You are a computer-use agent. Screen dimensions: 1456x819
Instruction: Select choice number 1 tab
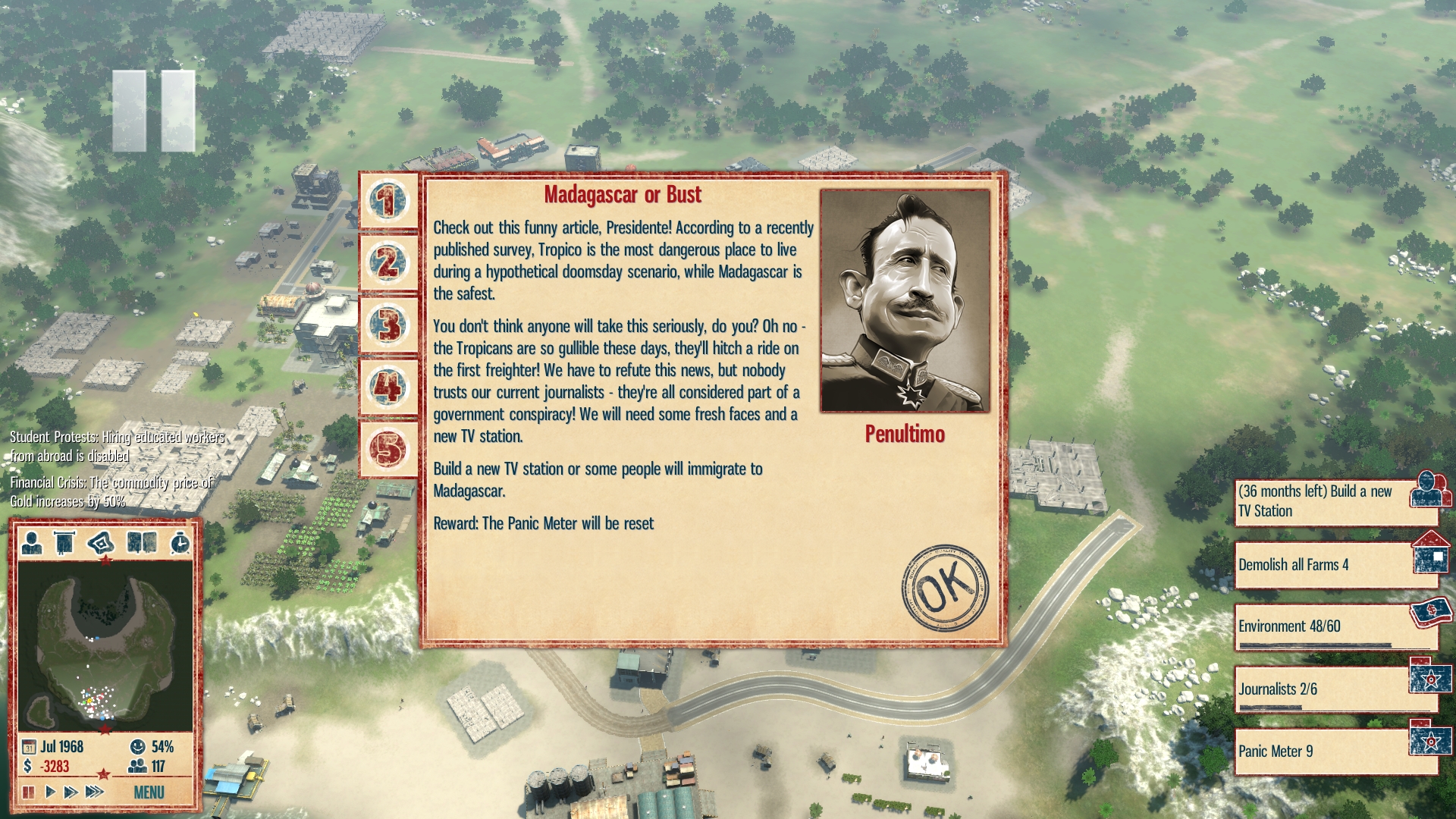pos(388,201)
